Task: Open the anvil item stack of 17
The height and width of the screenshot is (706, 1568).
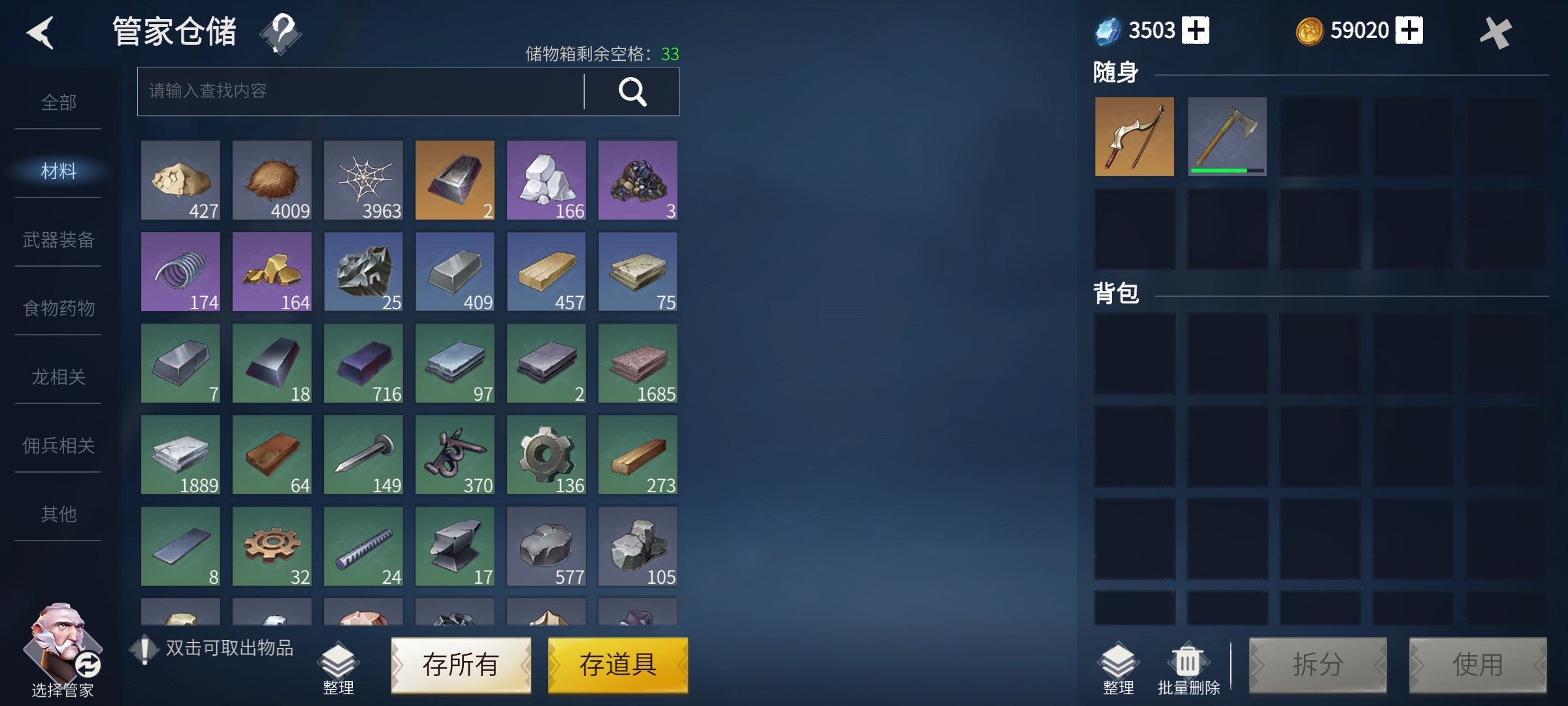Action: point(455,546)
